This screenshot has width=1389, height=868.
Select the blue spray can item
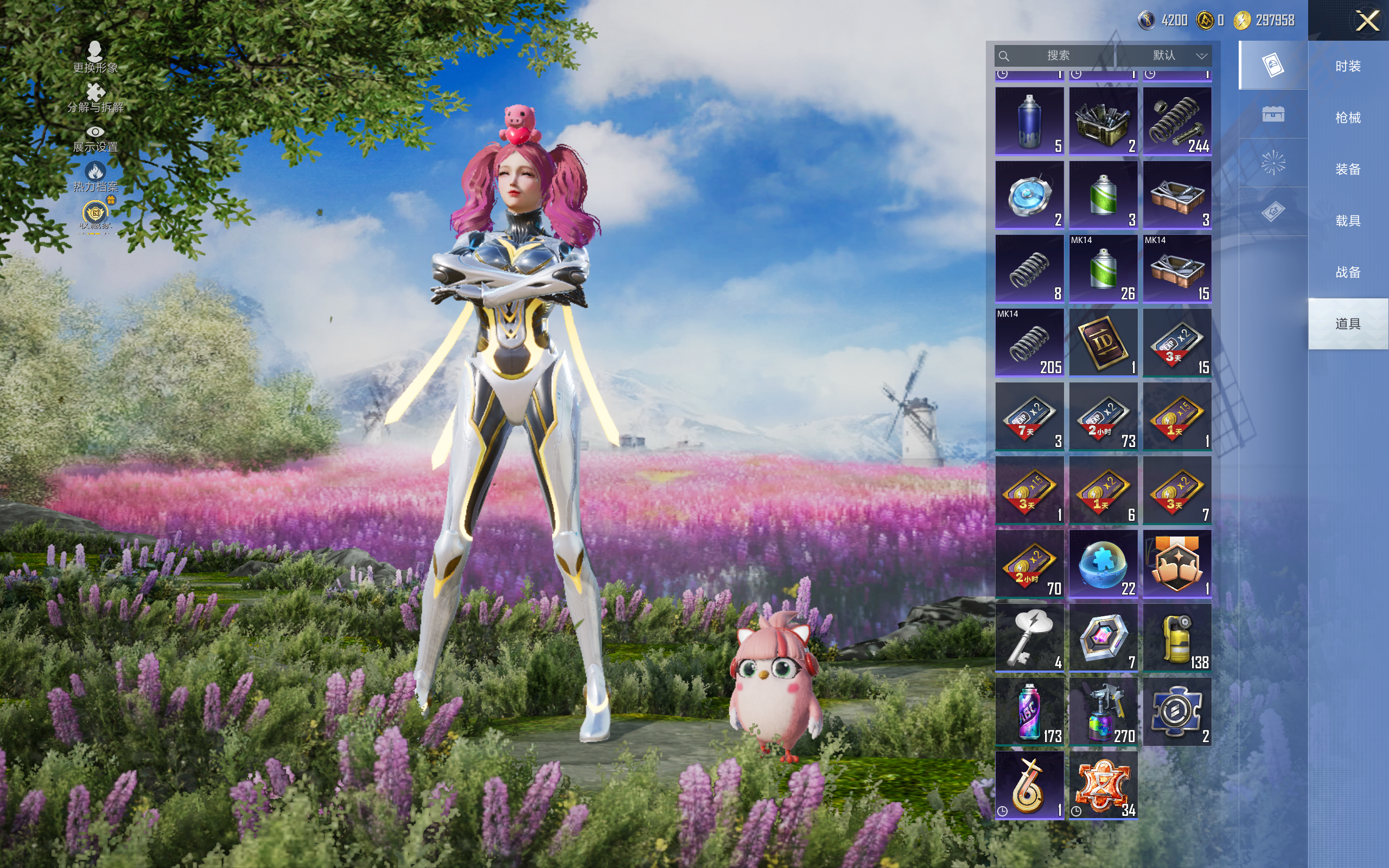pos(1029,121)
